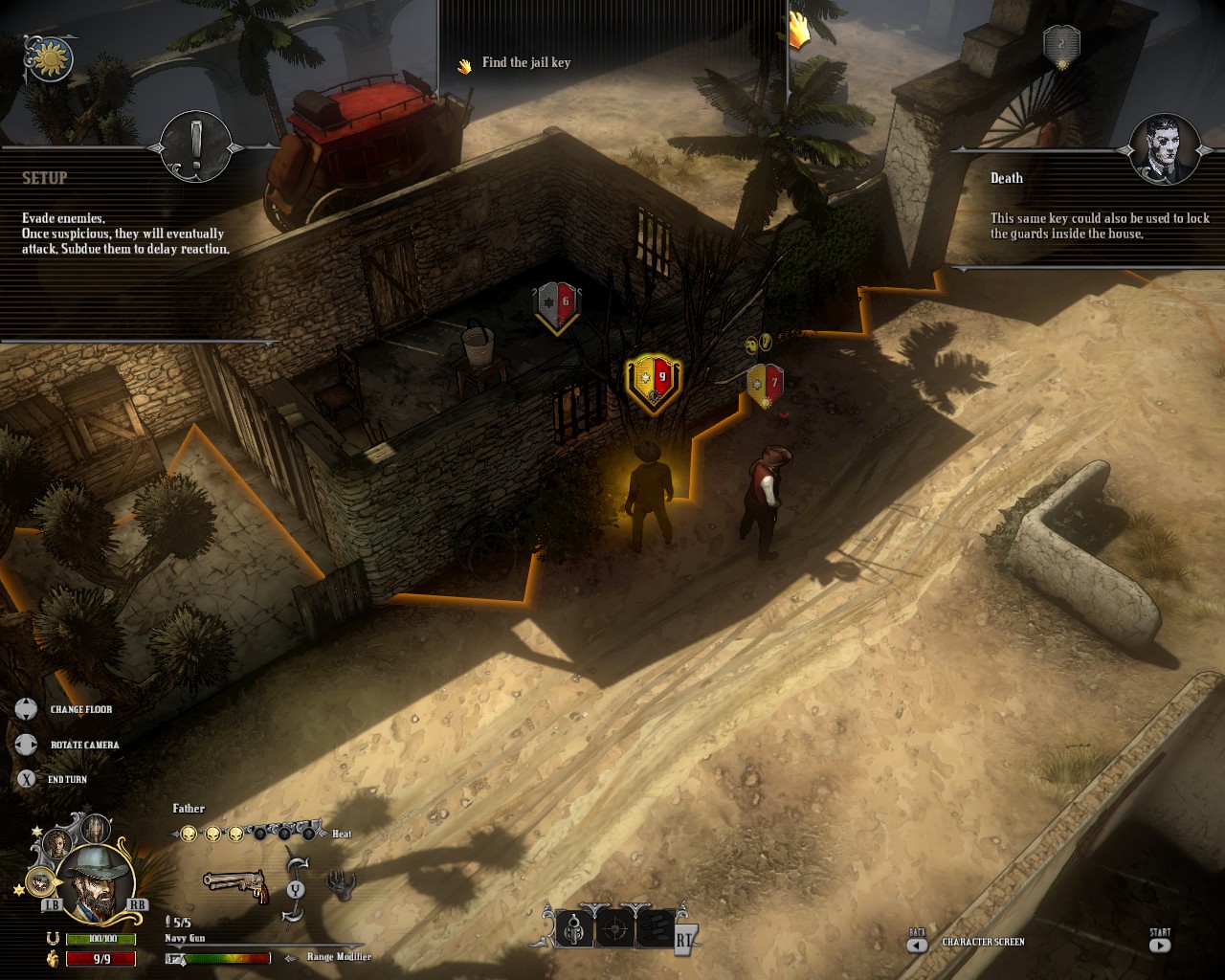Select the enemy shield marker showing 7
Viewport: 1225px width, 980px height.
pyautogui.click(x=765, y=385)
